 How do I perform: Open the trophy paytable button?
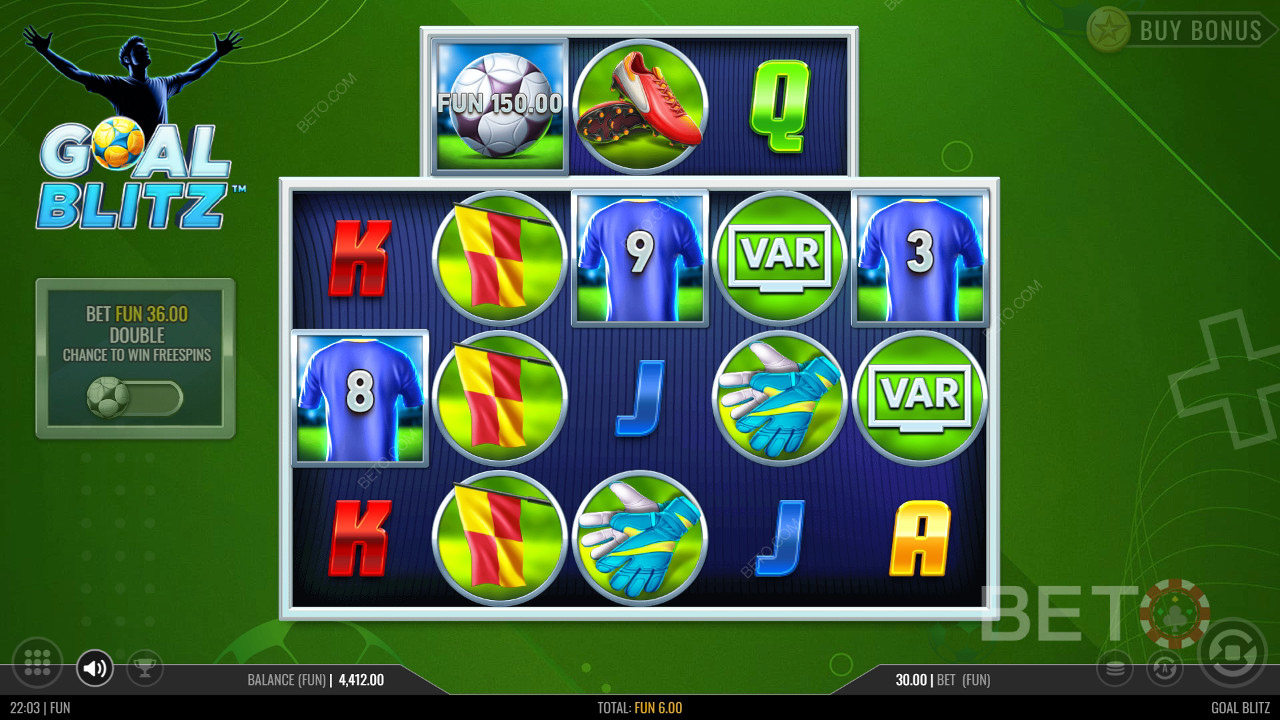145,667
